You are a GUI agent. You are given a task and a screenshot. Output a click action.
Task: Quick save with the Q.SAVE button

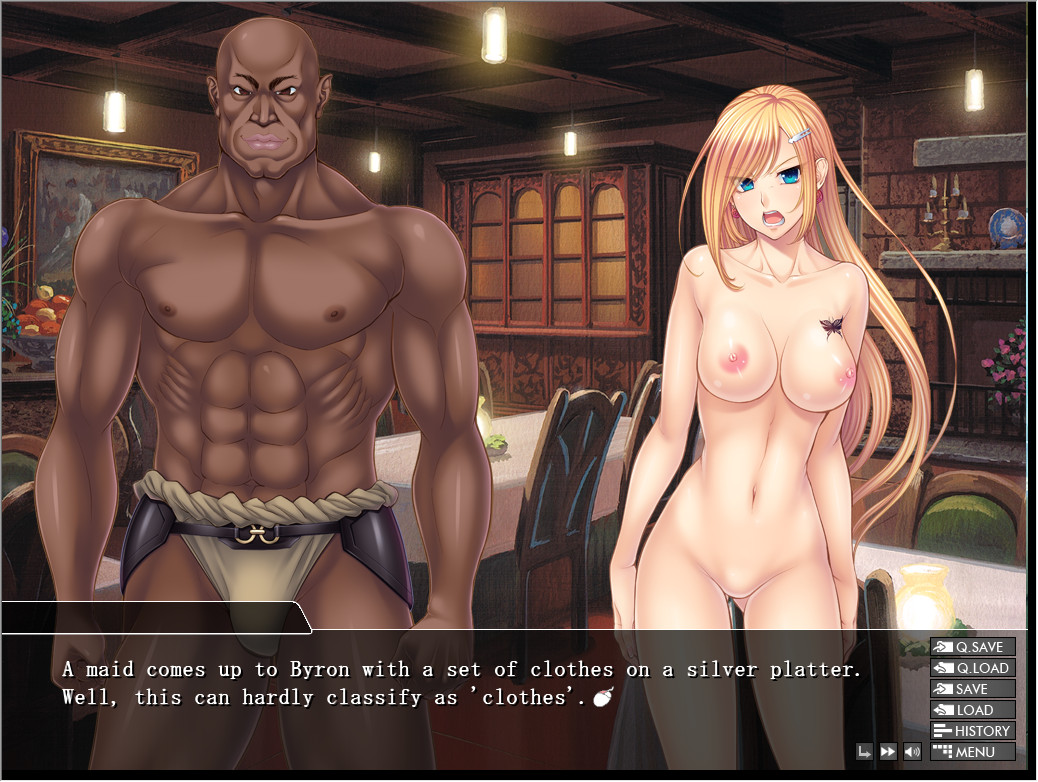click(972, 647)
